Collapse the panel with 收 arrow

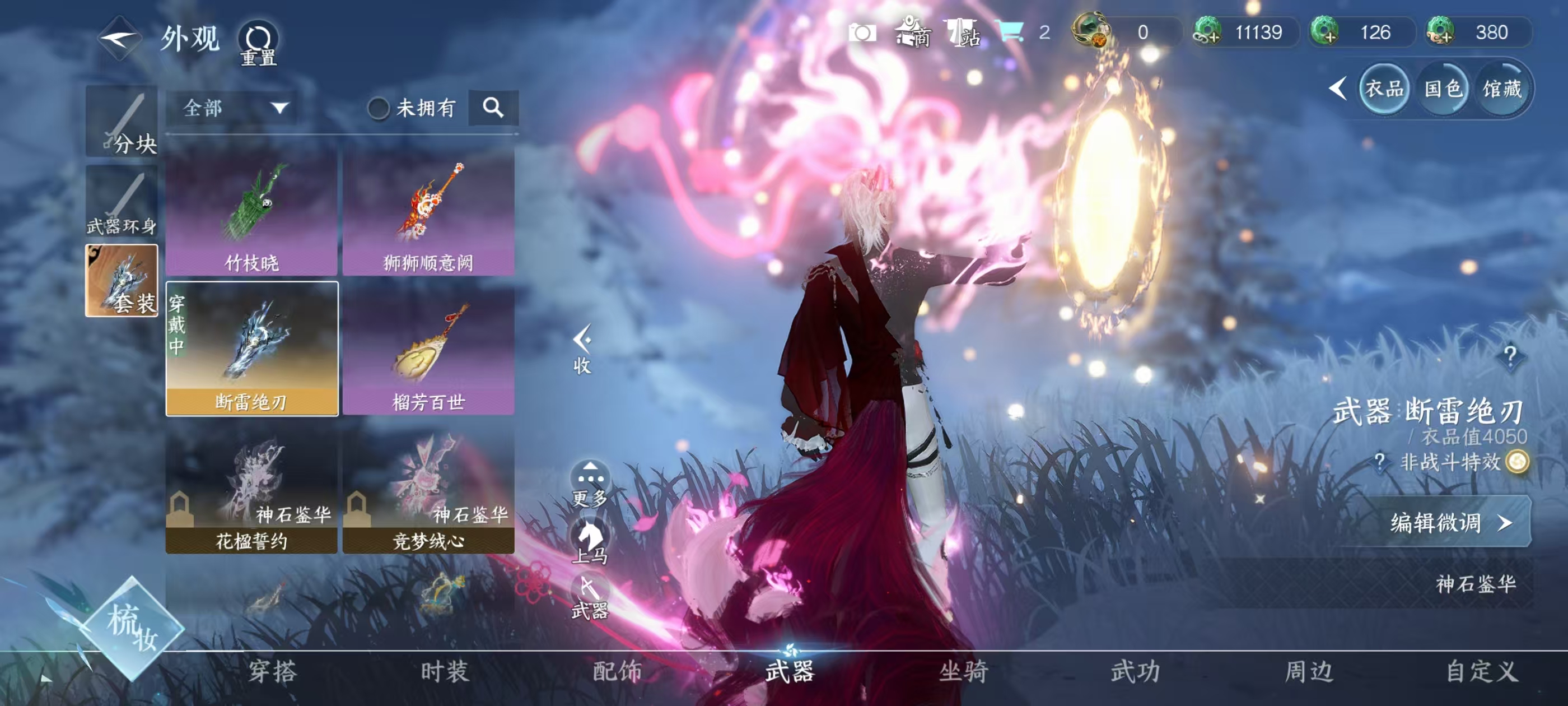click(x=582, y=349)
